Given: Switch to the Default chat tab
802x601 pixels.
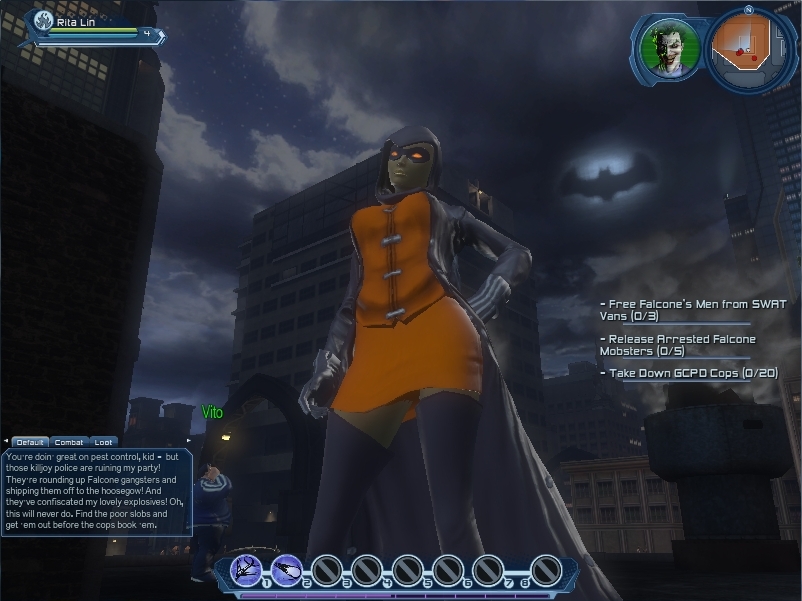Looking at the screenshot, I should (x=30, y=442).
